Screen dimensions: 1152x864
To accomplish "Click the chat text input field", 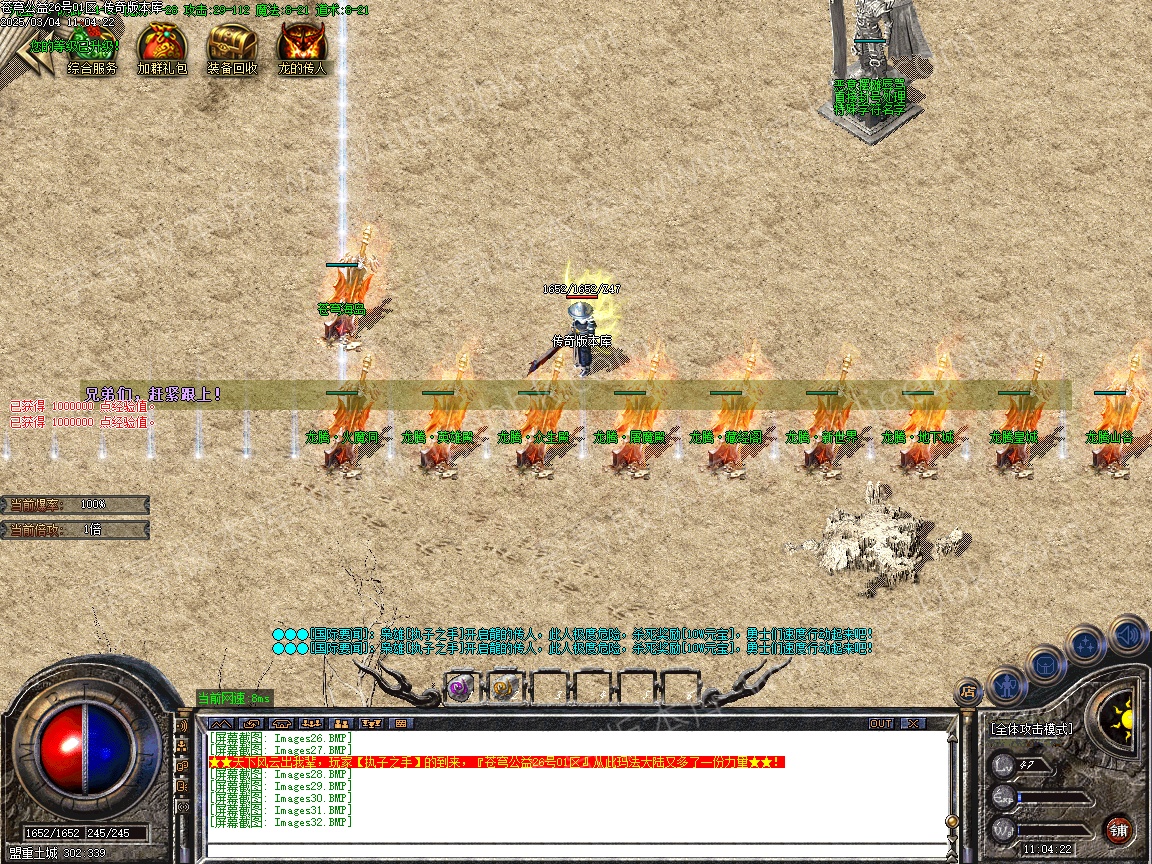I will [570, 849].
